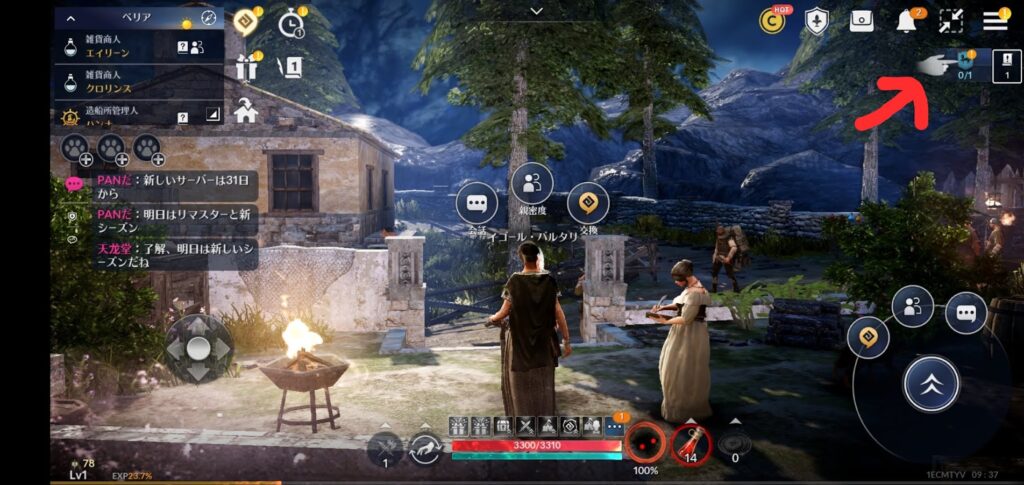Toggle the minimize-UI arrows icon
Screen dimensions: 1024x485
pos(951,21)
